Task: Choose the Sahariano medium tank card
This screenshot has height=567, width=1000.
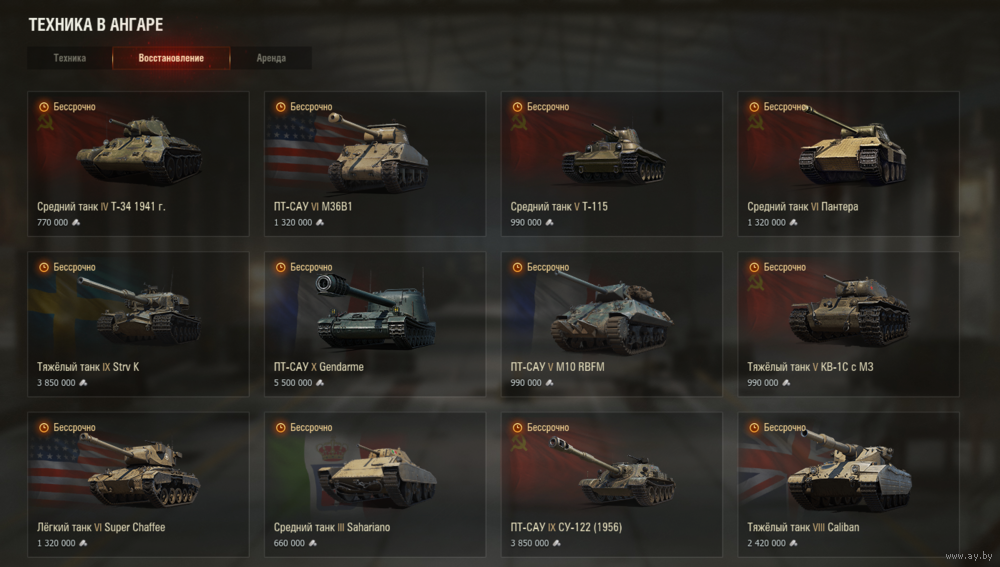Action: [x=375, y=484]
